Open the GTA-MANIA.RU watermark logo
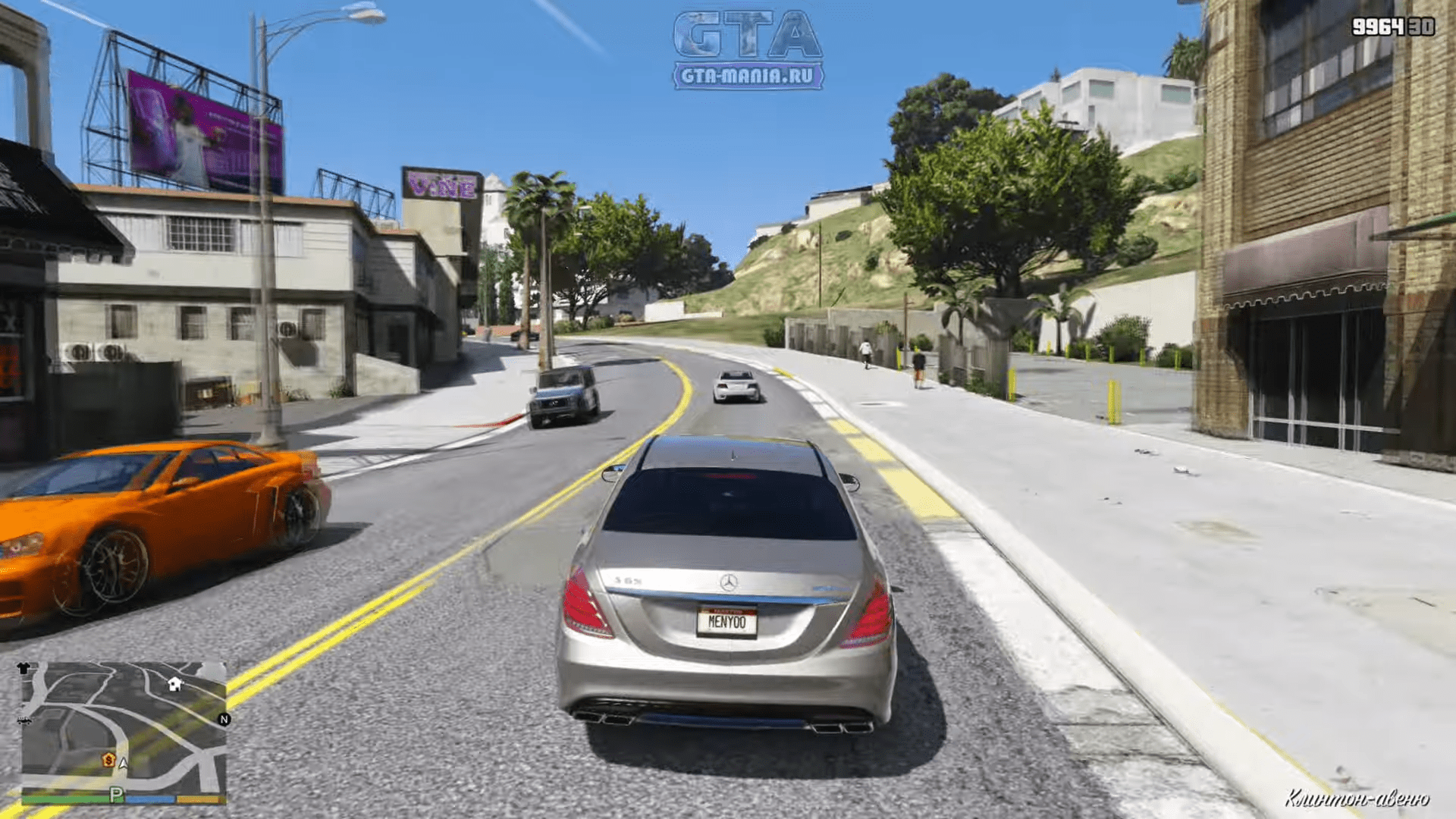 coord(747,50)
